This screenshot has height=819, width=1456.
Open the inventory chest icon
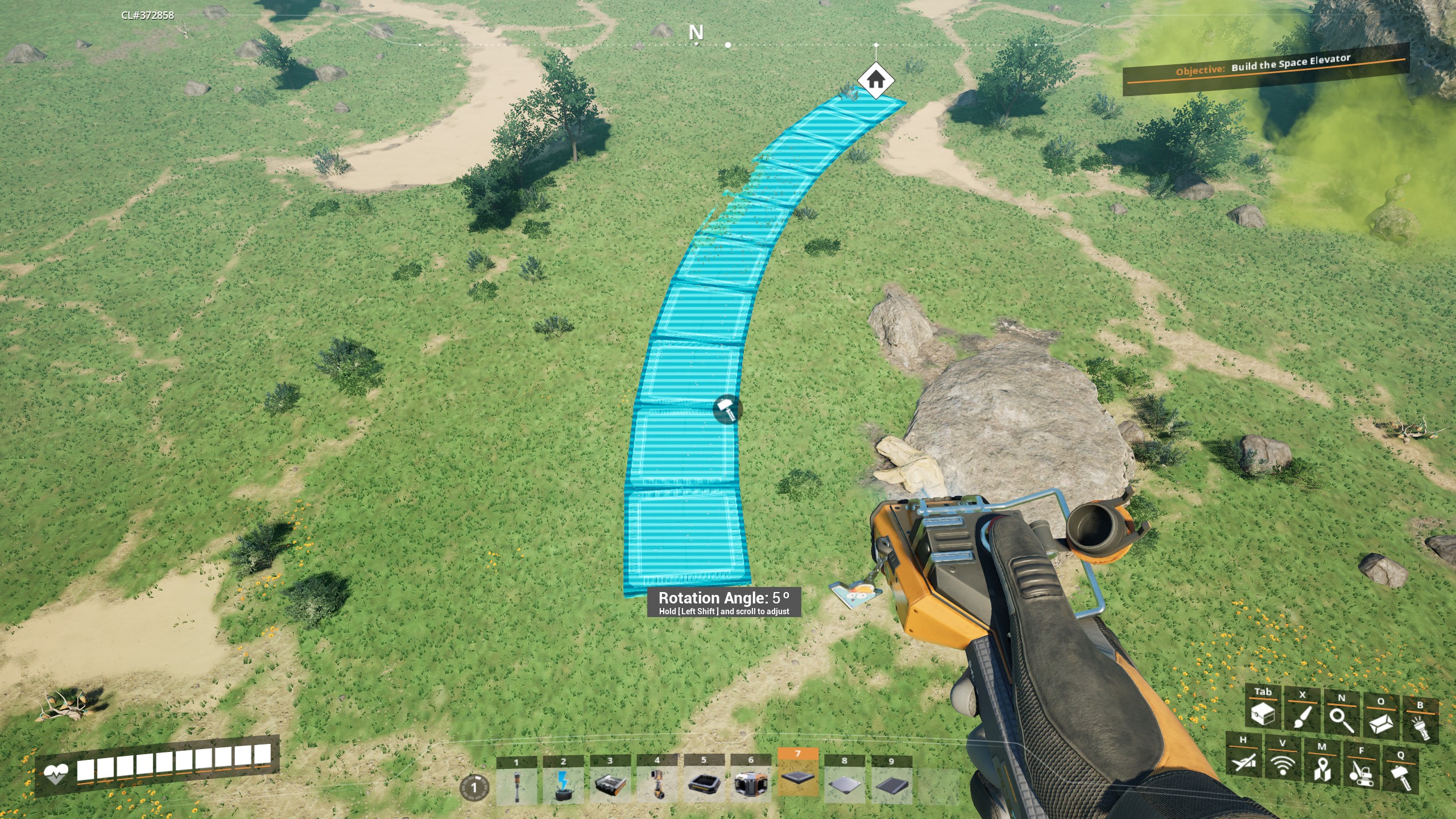click(1264, 713)
